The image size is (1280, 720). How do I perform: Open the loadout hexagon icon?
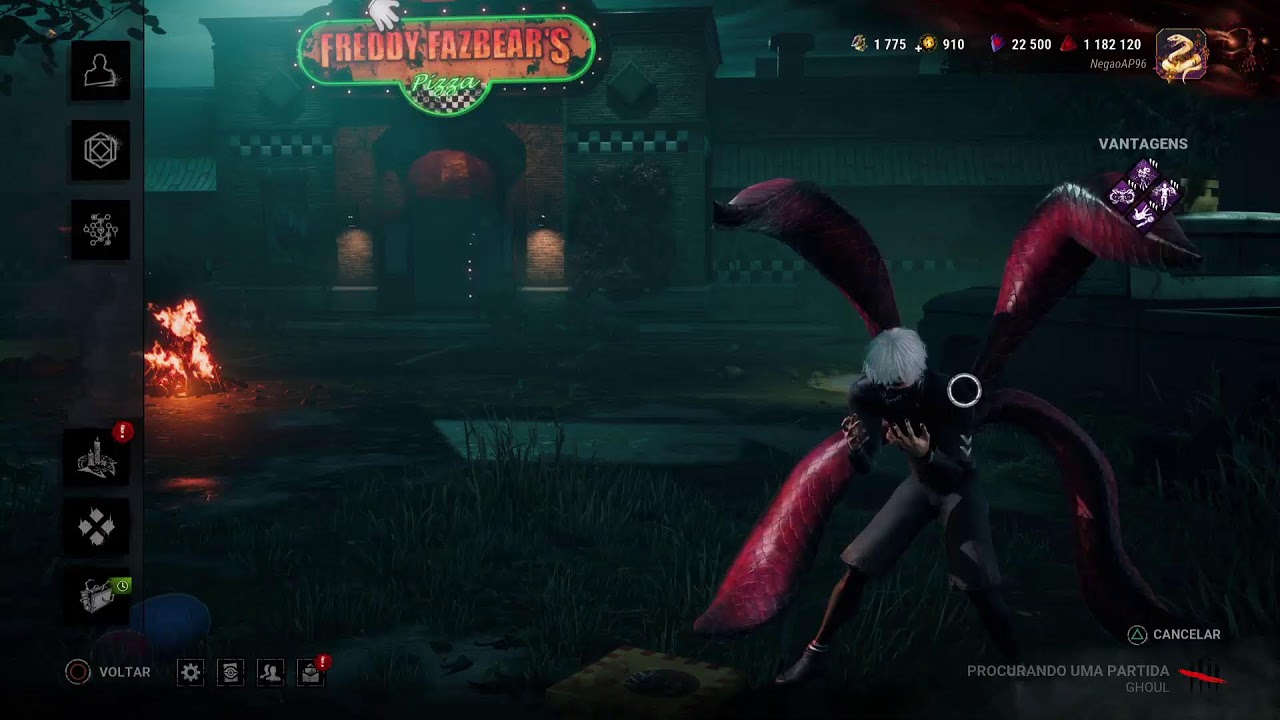pyautogui.click(x=100, y=151)
